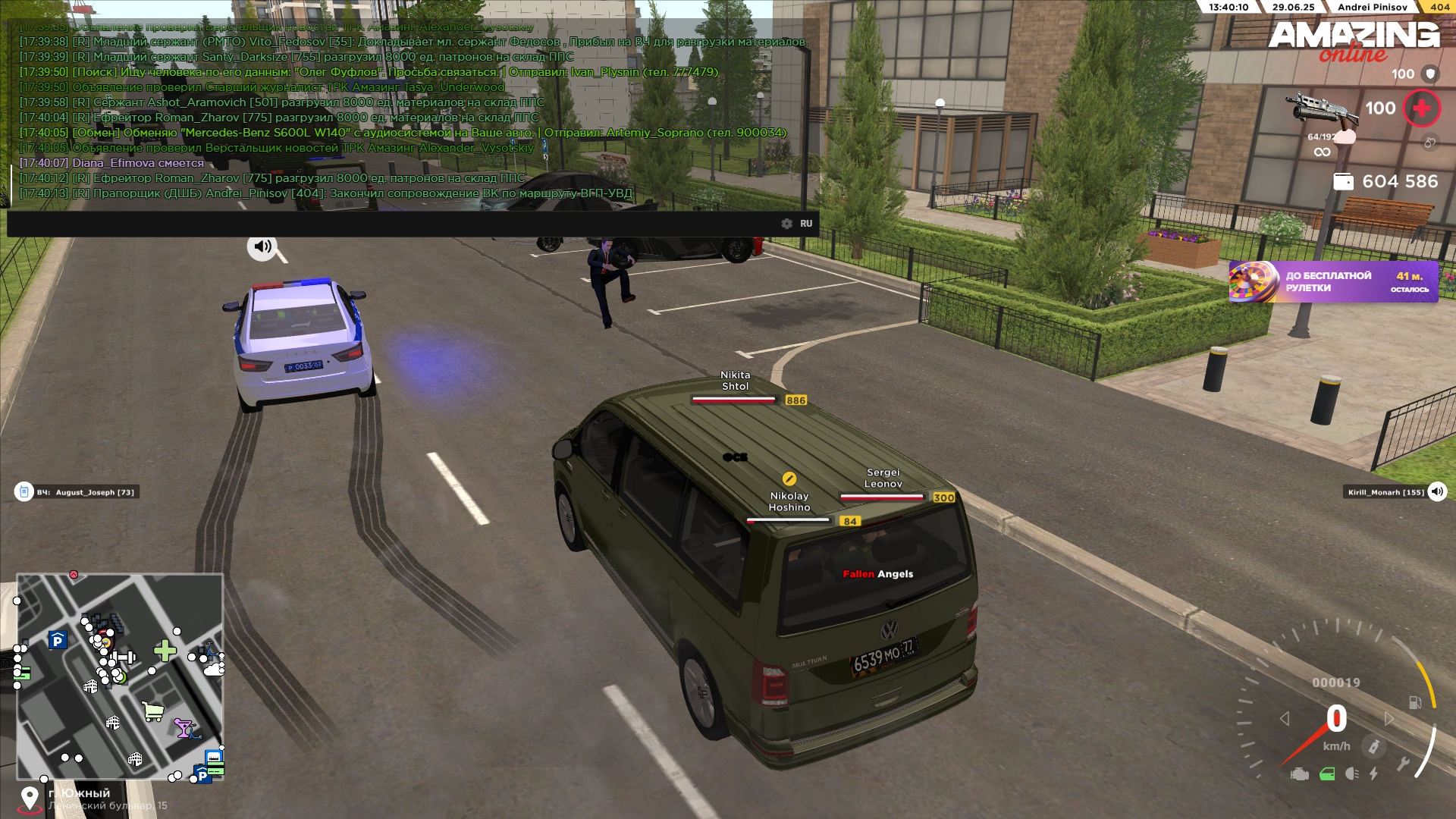Click the red health cross icon
The width and height of the screenshot is (1456, 819).
click(1421, 108)
